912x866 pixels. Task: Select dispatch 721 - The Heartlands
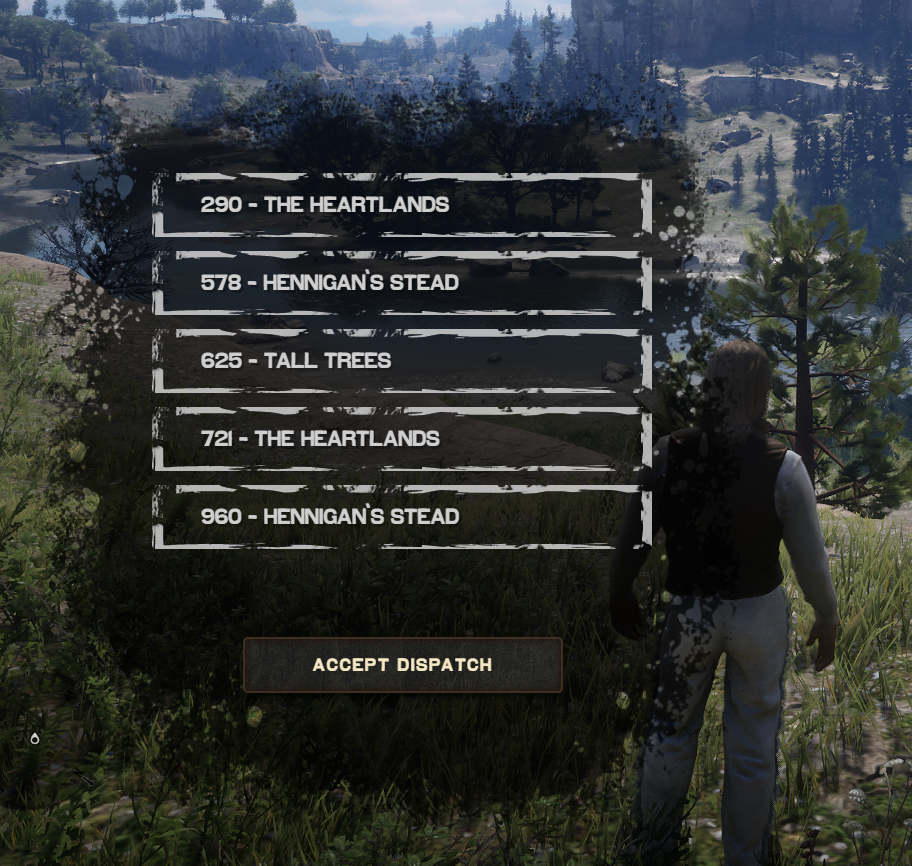coord(402,439)
